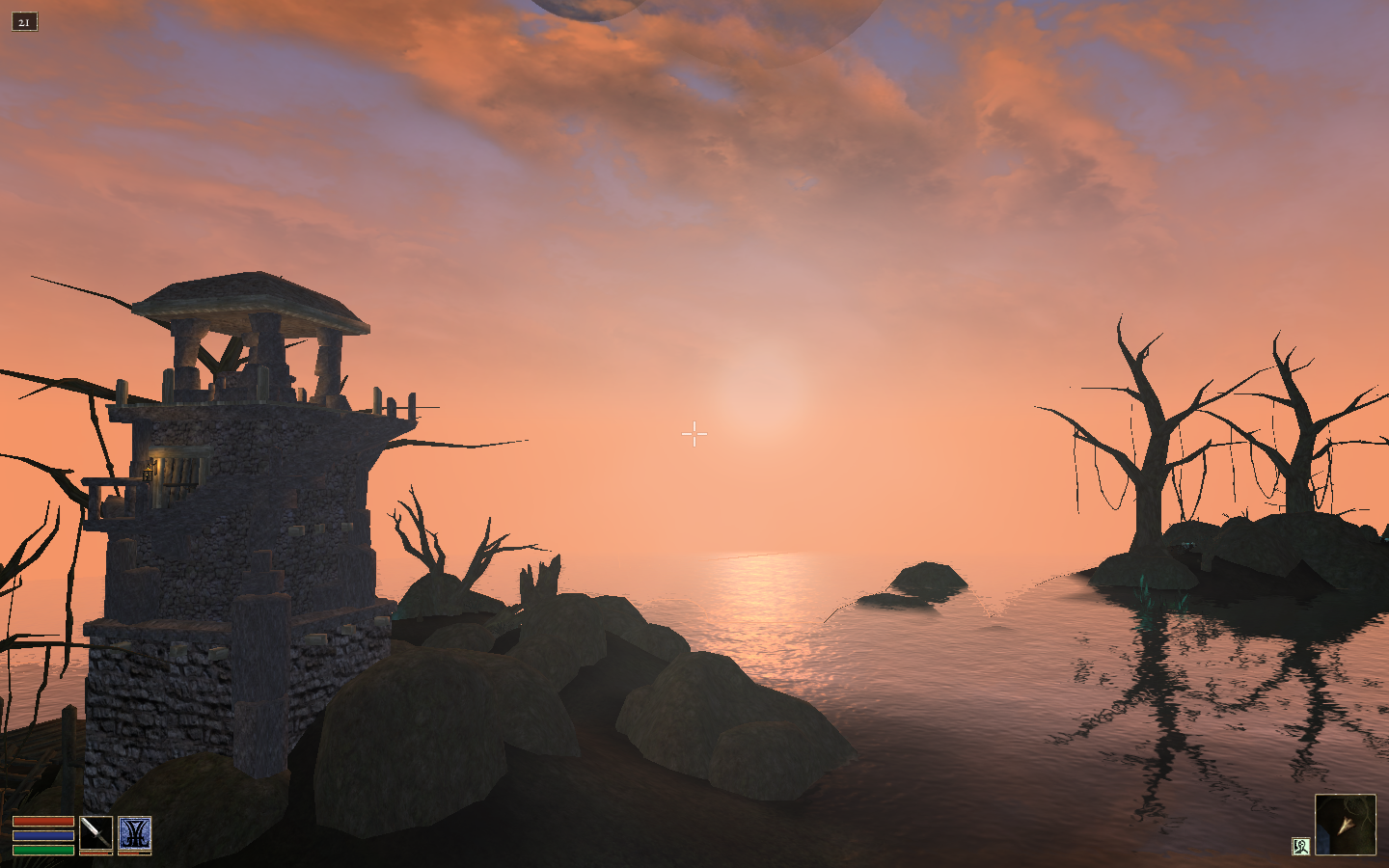Click the equipped sword weapon icon
Image resolution: width=1389 pixels, height=868 pixels.
click(x=95, y=833)
